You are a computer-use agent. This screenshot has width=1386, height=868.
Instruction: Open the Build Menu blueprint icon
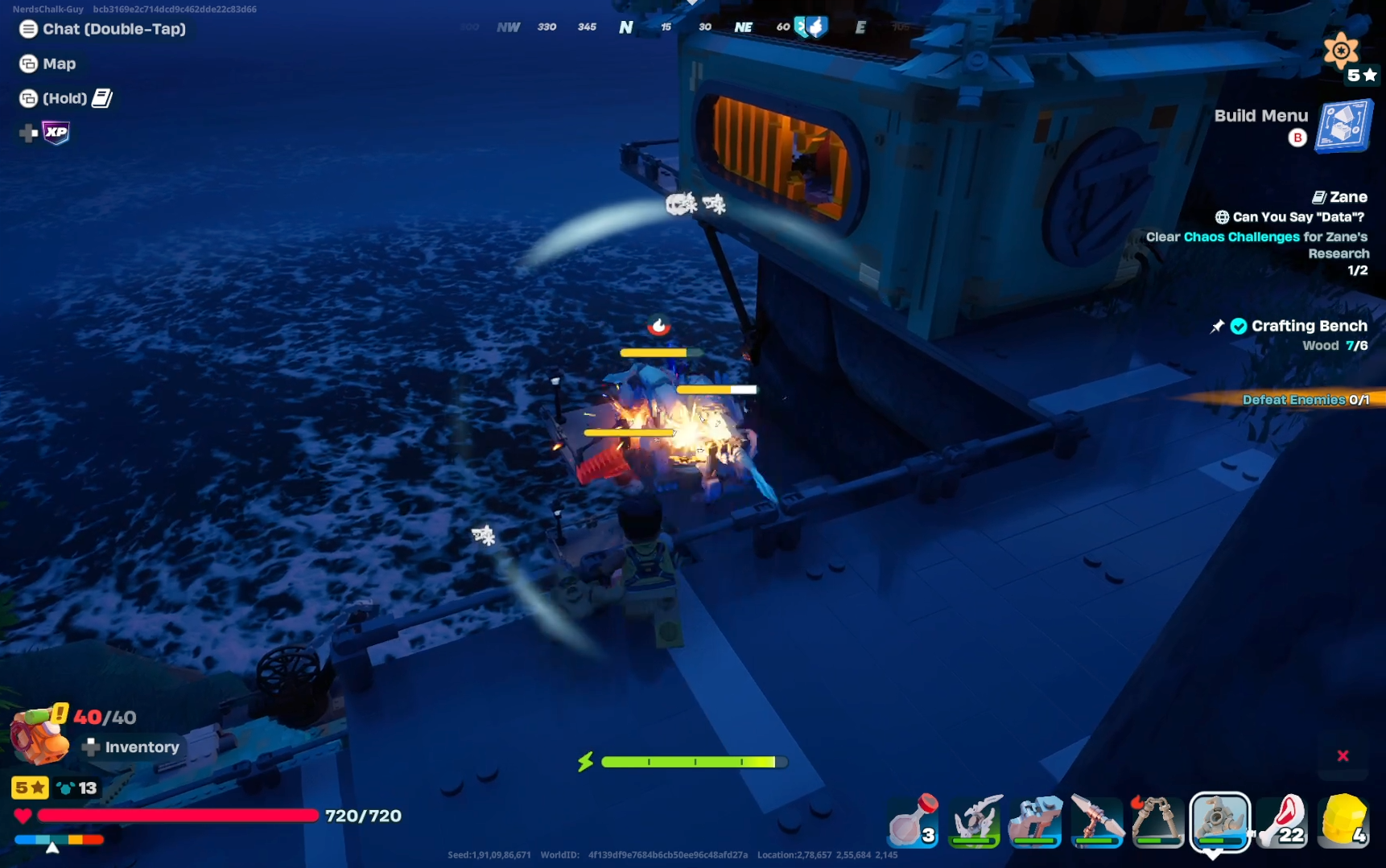point(1343,126)
